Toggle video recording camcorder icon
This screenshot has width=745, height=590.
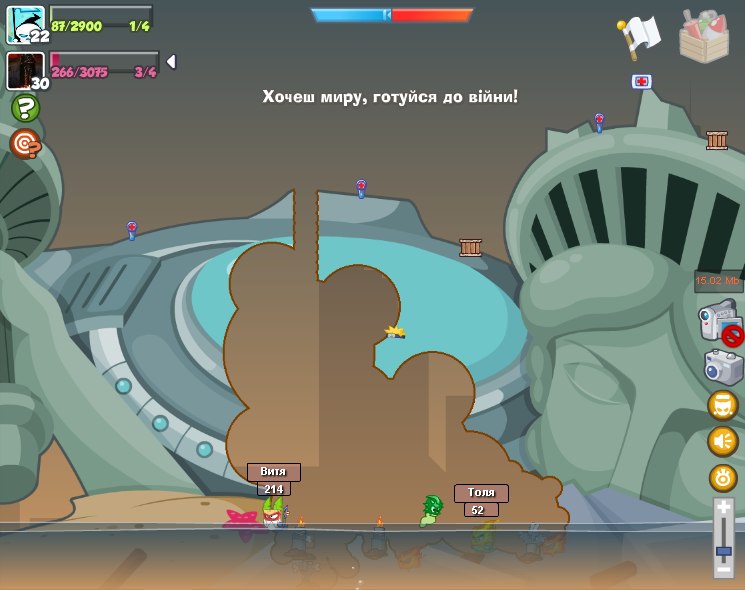coord(719,323)
